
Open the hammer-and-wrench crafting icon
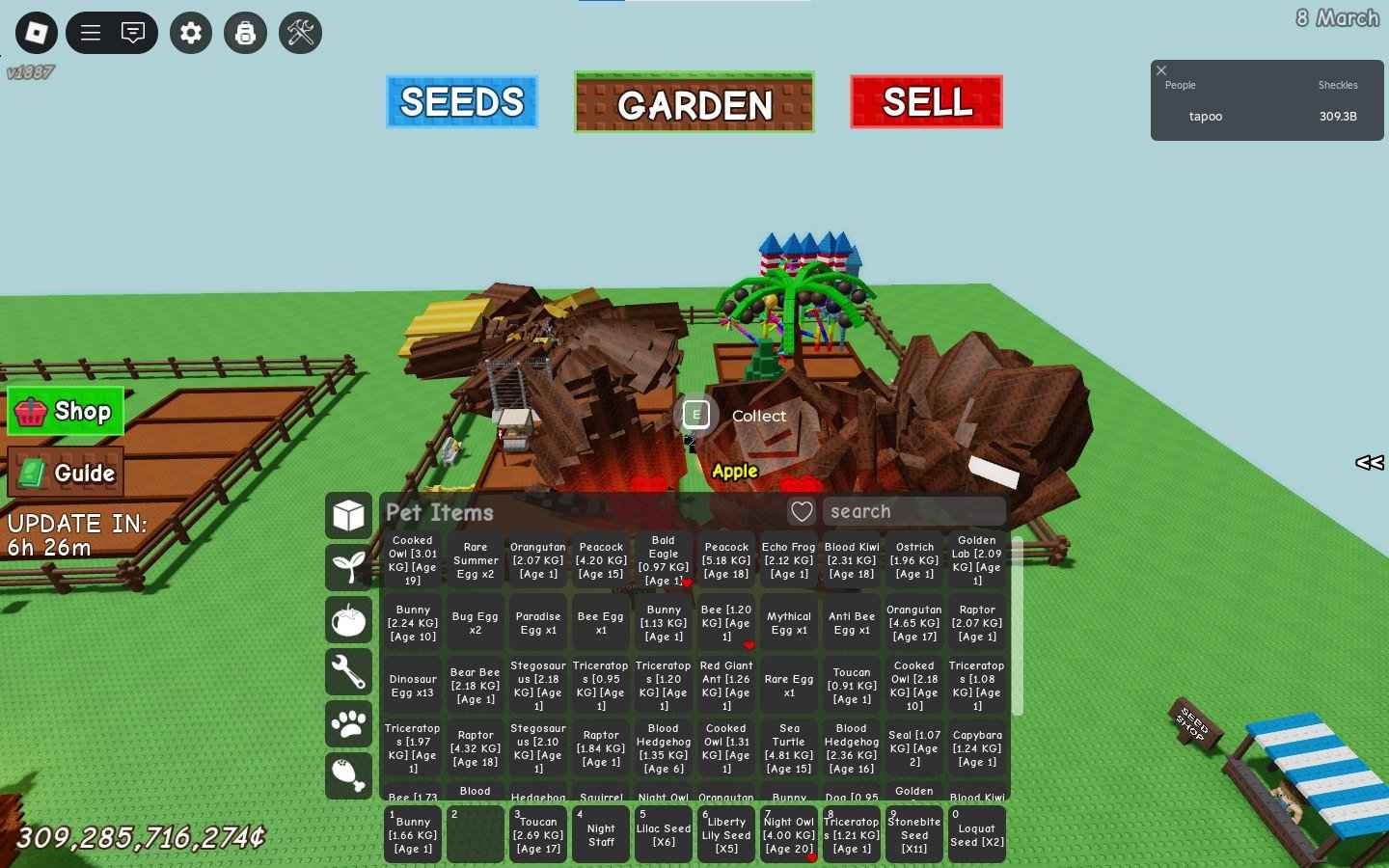(x=300, y=32)
